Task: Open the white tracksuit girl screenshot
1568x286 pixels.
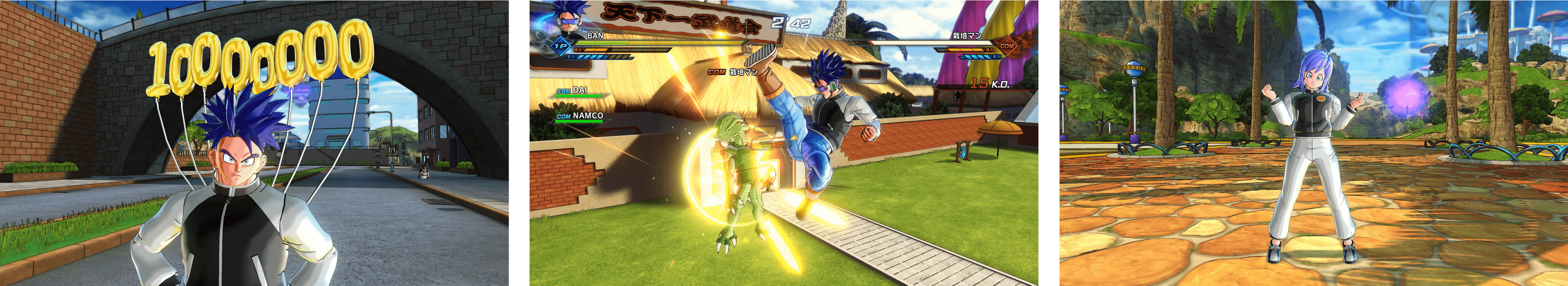Action: 1314,143
